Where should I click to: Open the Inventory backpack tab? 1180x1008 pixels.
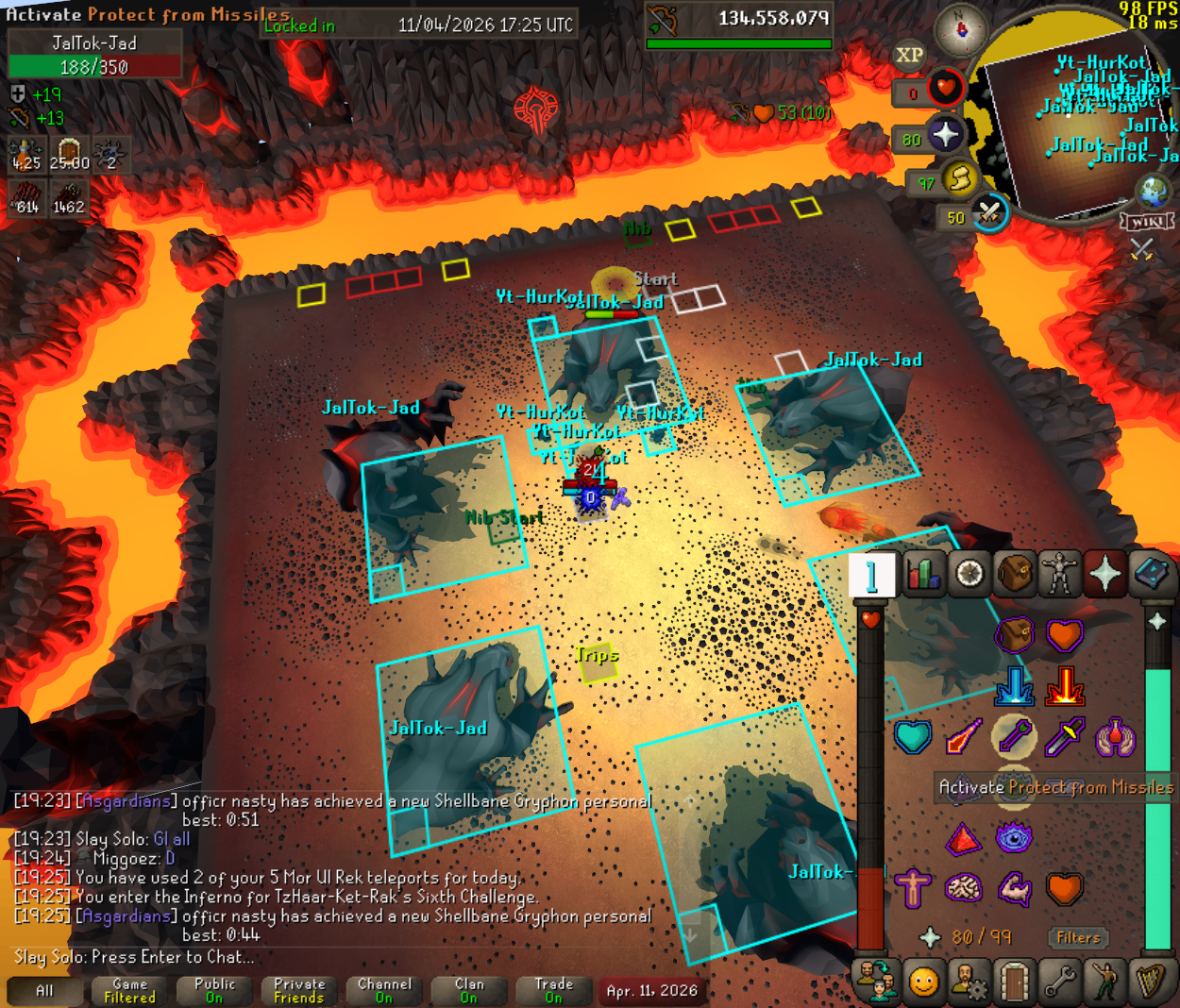coord(1015,574)
